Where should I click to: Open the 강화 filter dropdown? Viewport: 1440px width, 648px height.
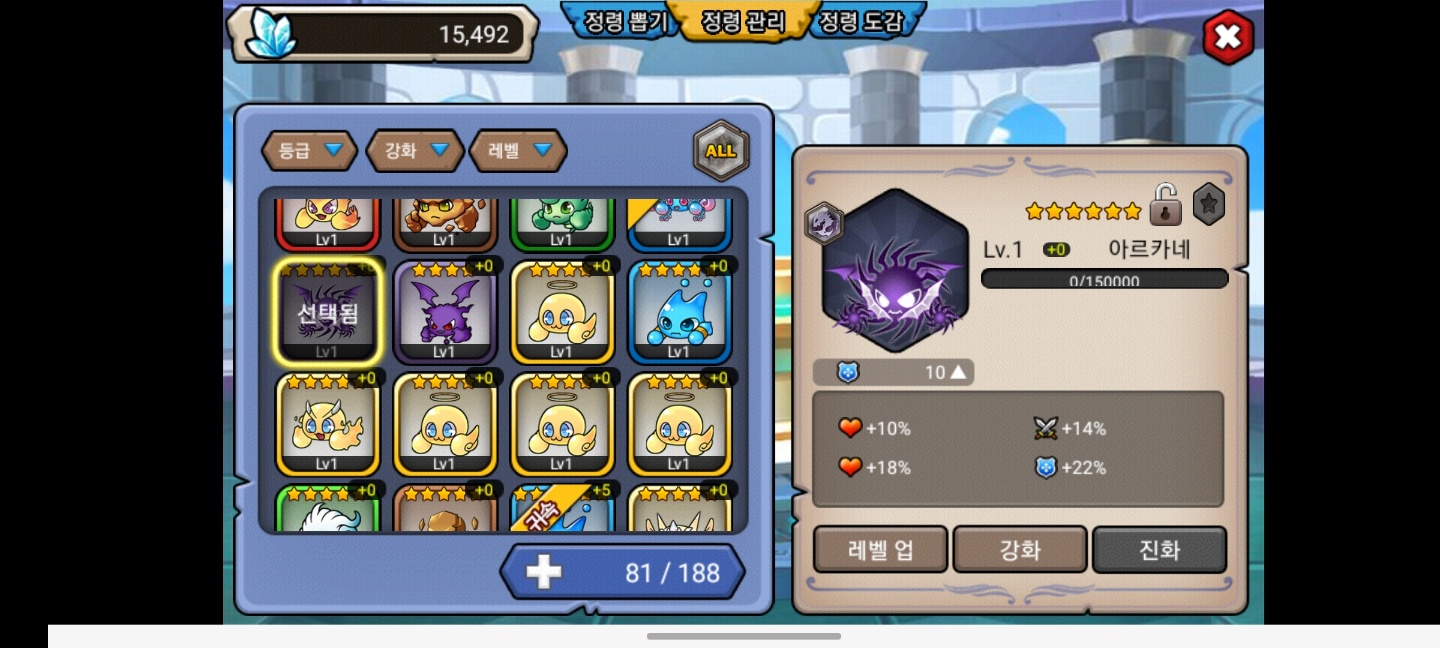[x=415, y=151]
